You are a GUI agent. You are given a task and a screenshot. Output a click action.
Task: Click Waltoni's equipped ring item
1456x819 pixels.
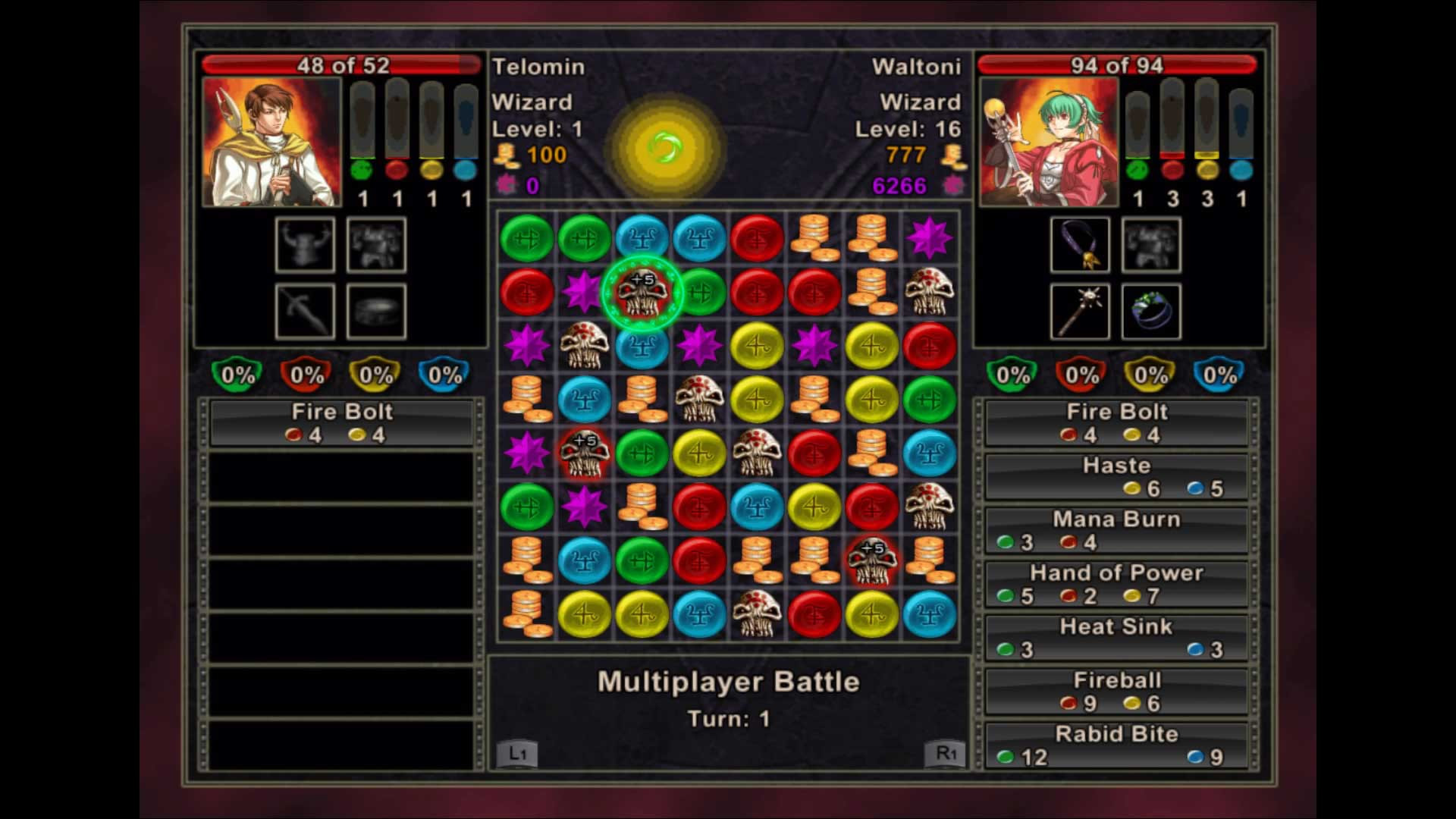(x=1150, y=311)
